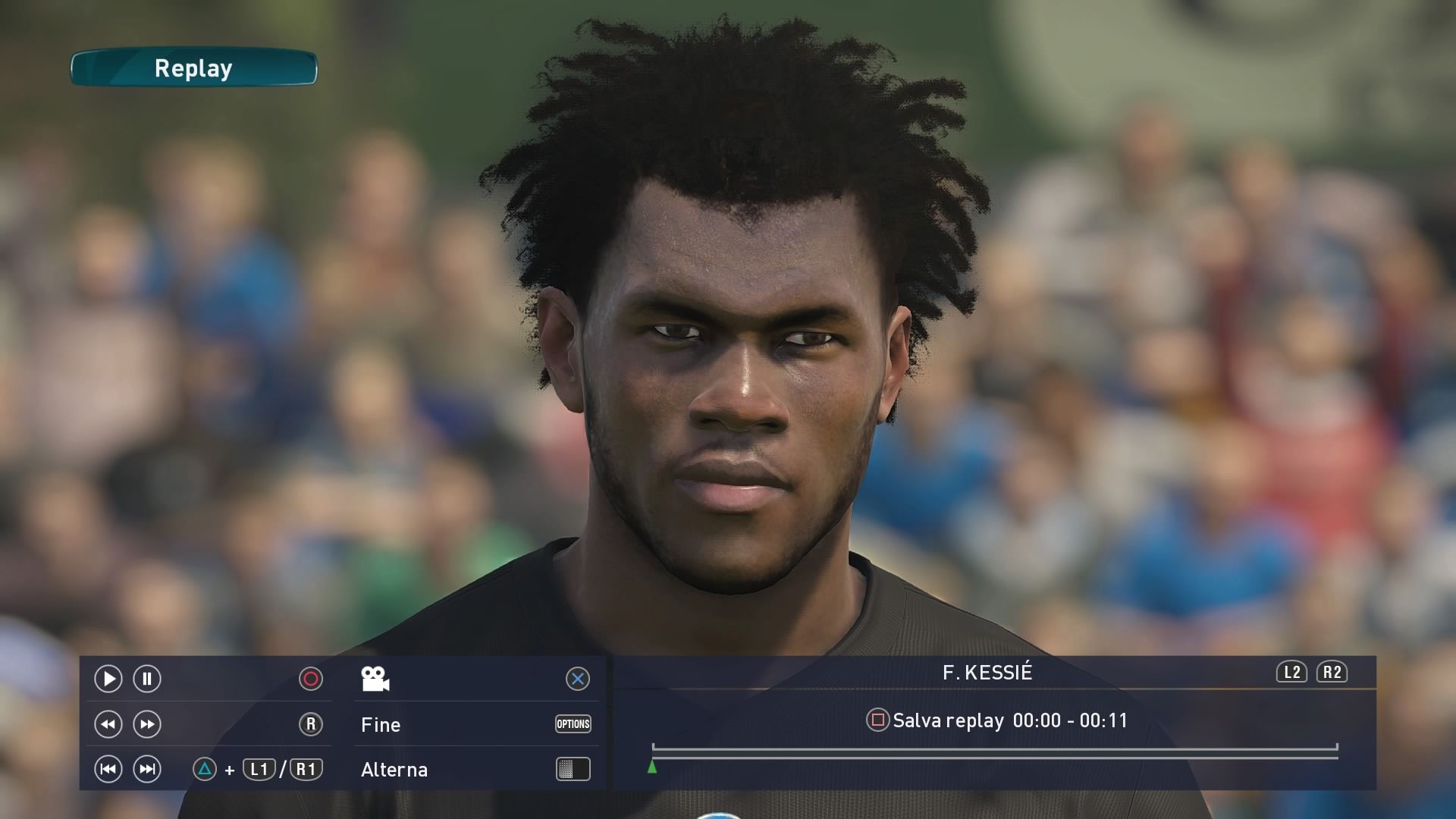Select the camera icon to change view
The image size is (1456, 819).
click(x=375, y=679)
